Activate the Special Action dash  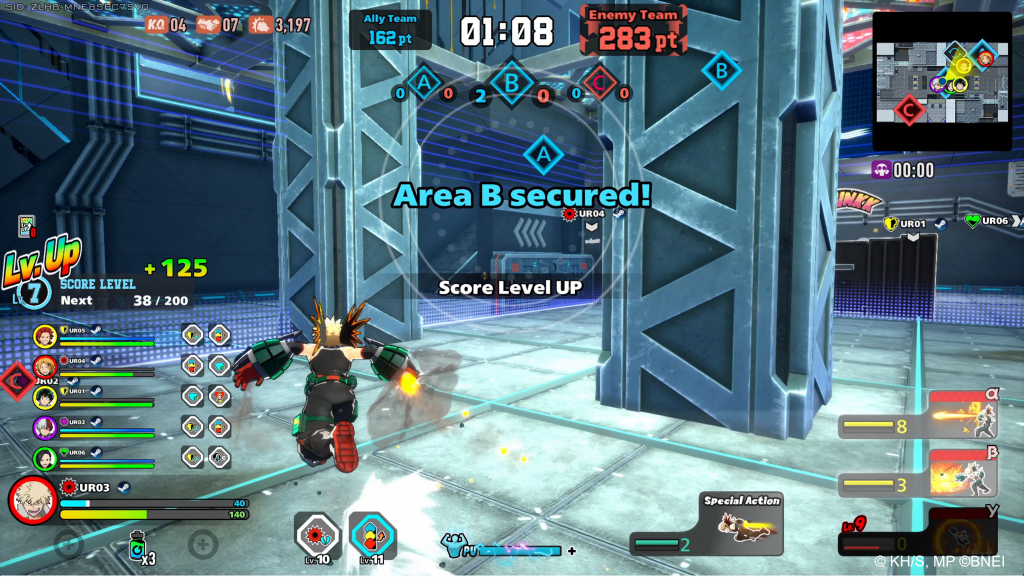point(741,524)
